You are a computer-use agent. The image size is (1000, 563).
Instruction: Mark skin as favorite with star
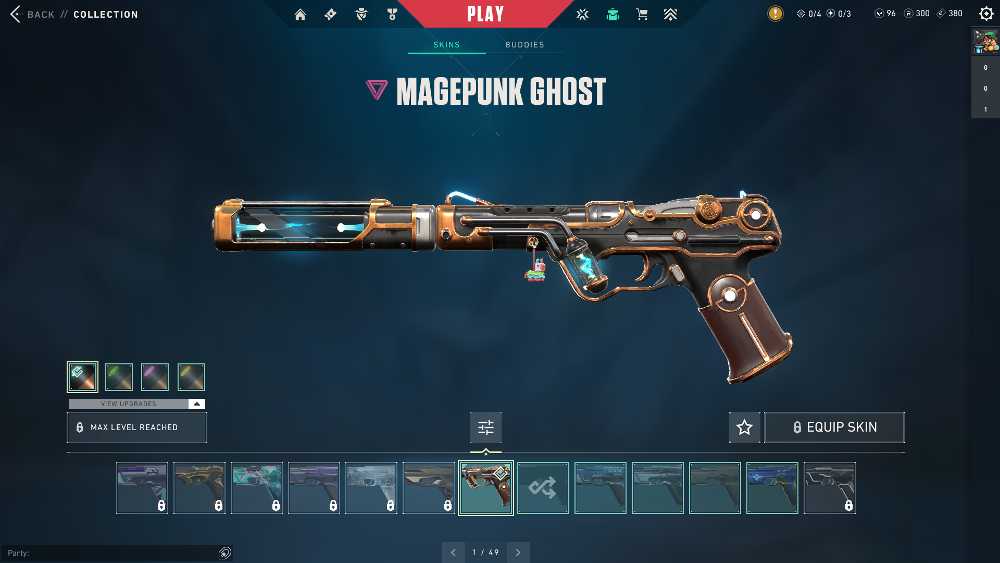click(x=744, y=427)
